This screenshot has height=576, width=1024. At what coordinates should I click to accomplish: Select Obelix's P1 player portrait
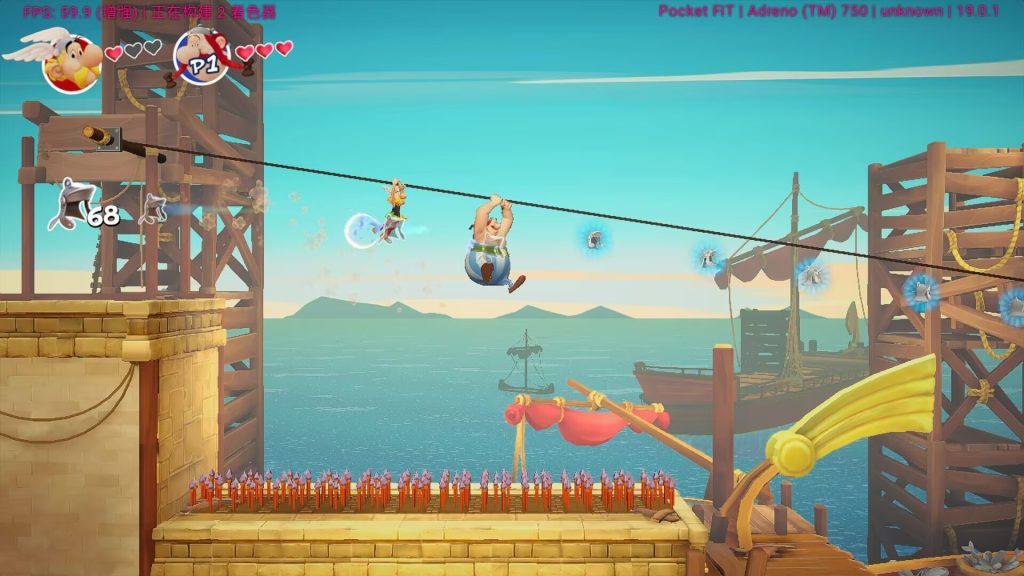coord(203,55)
